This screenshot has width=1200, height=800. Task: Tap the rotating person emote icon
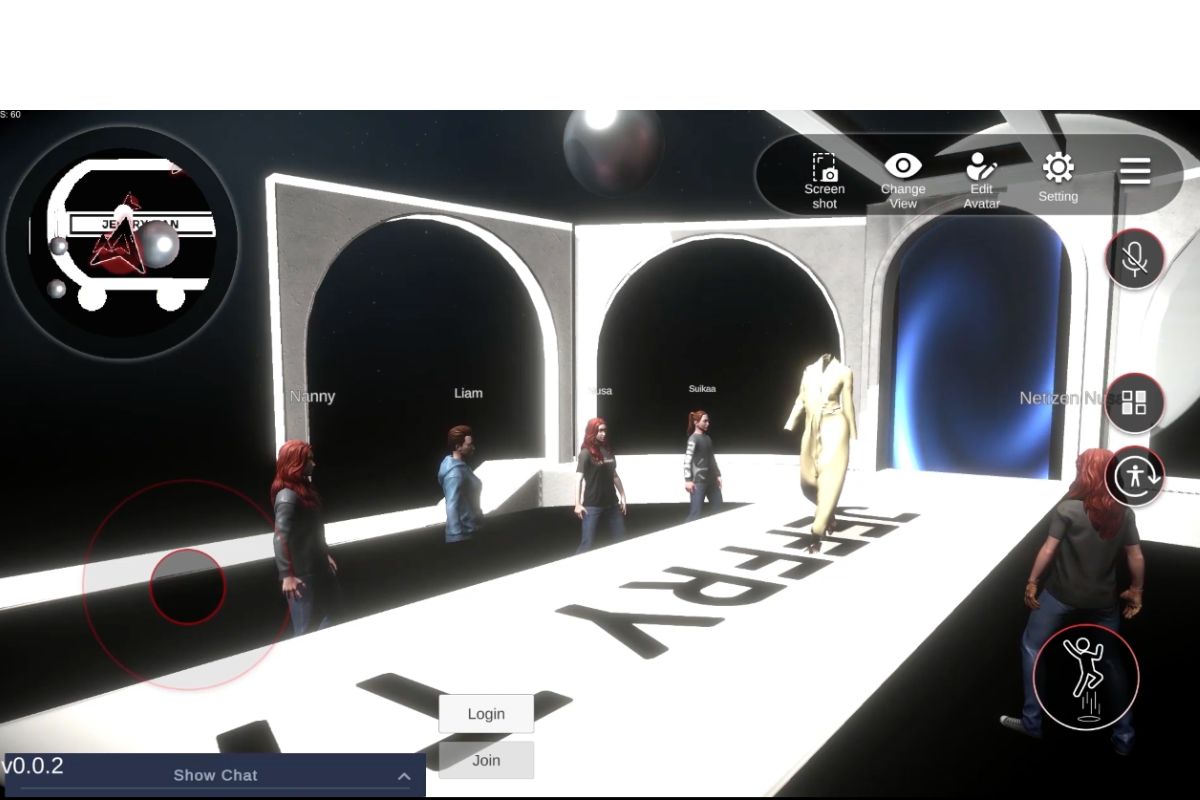(1135, 475)
